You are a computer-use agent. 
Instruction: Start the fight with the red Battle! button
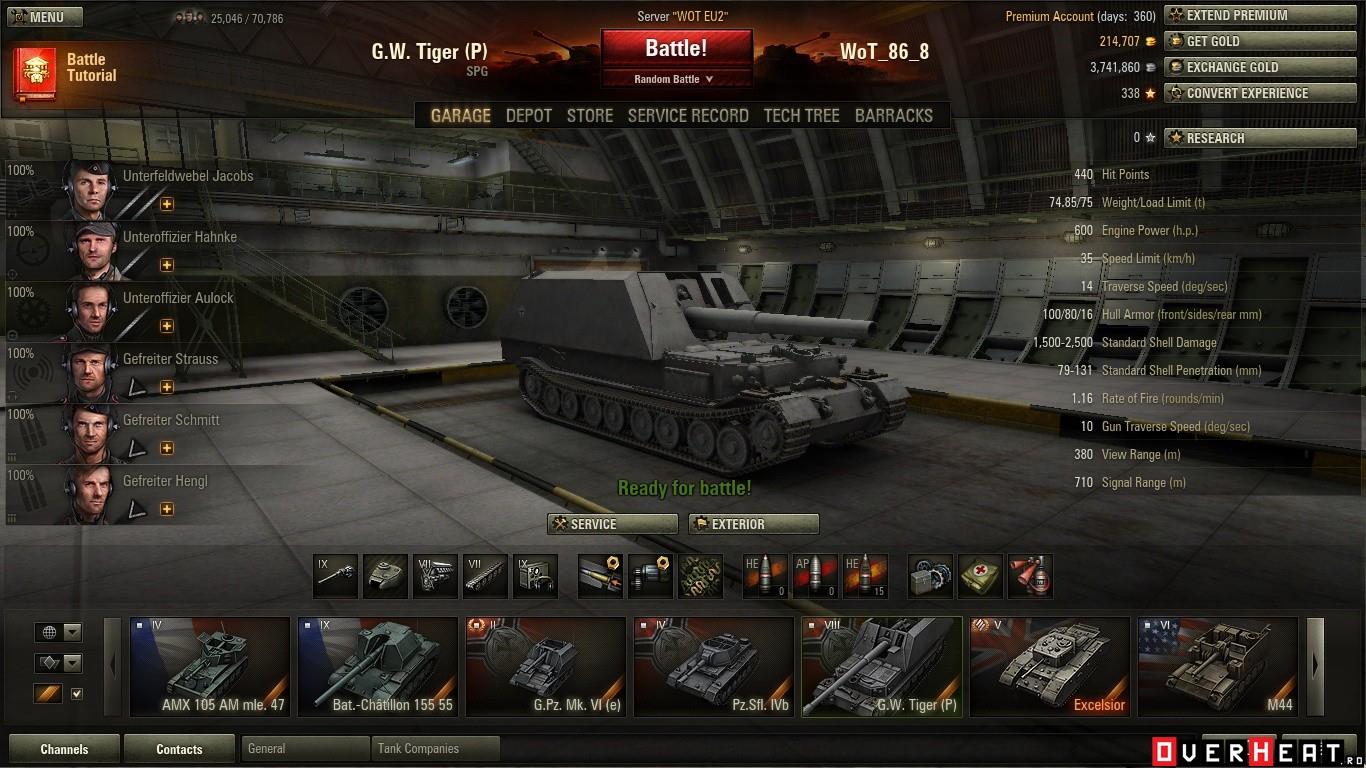pyautogui.click(x=676, y=48)
